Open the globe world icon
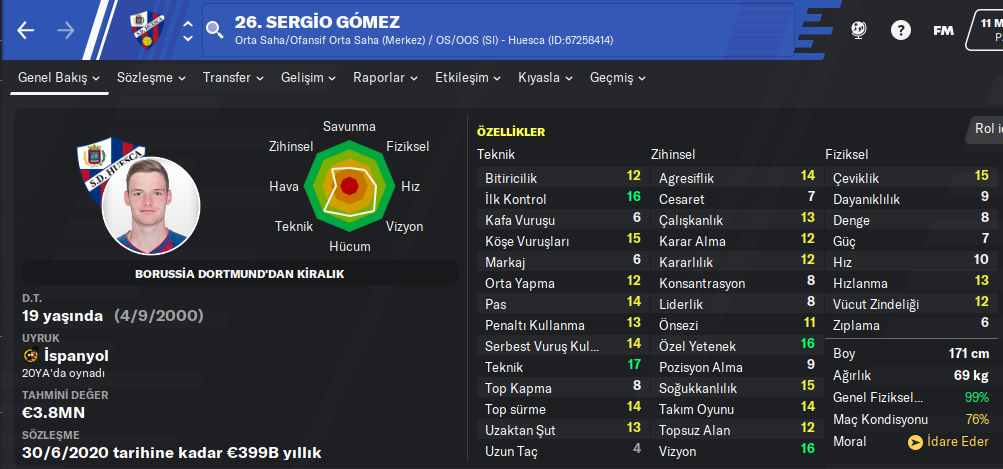1003x469 pixels. coord(858,30)
